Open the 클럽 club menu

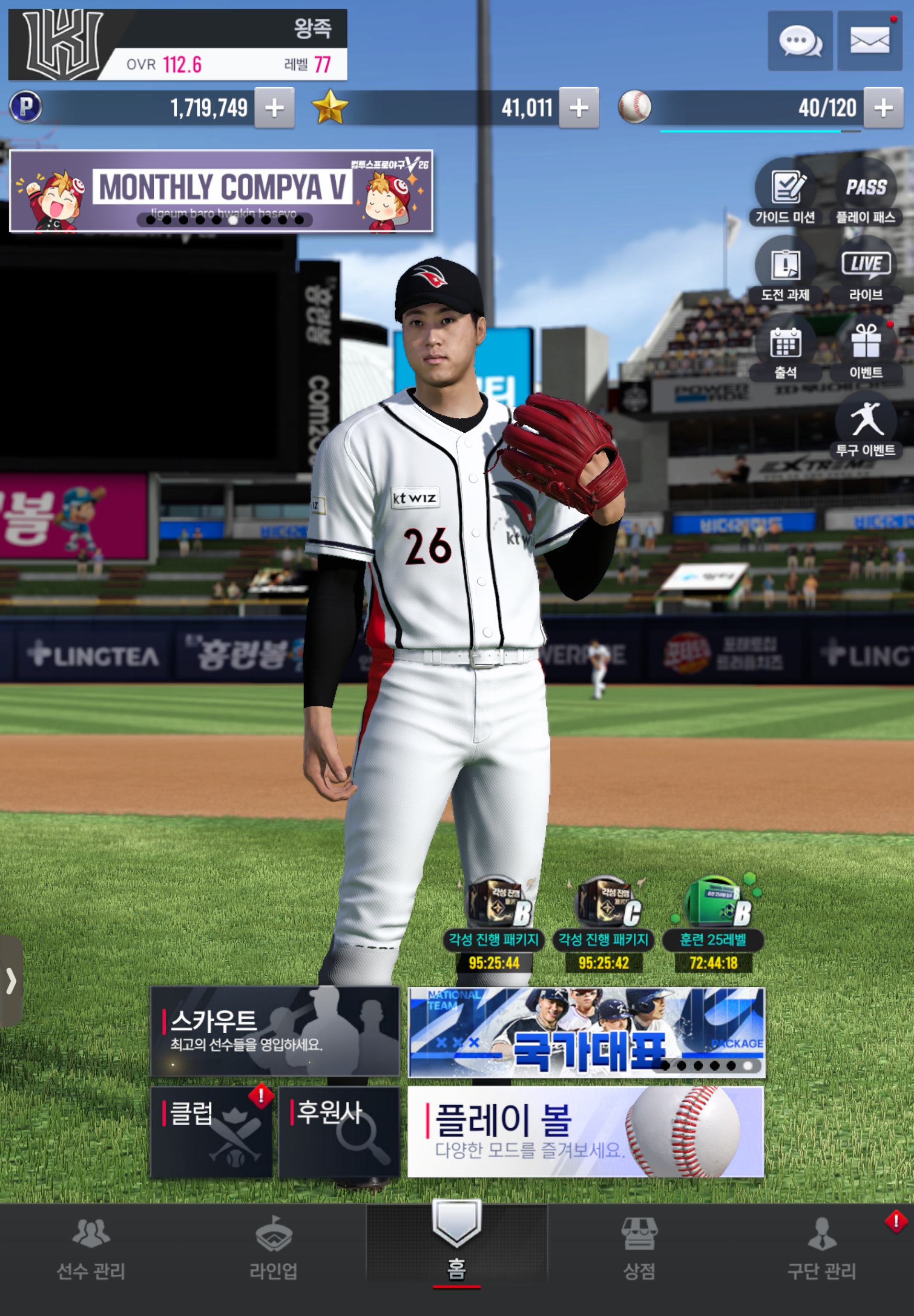[211, 1131]
